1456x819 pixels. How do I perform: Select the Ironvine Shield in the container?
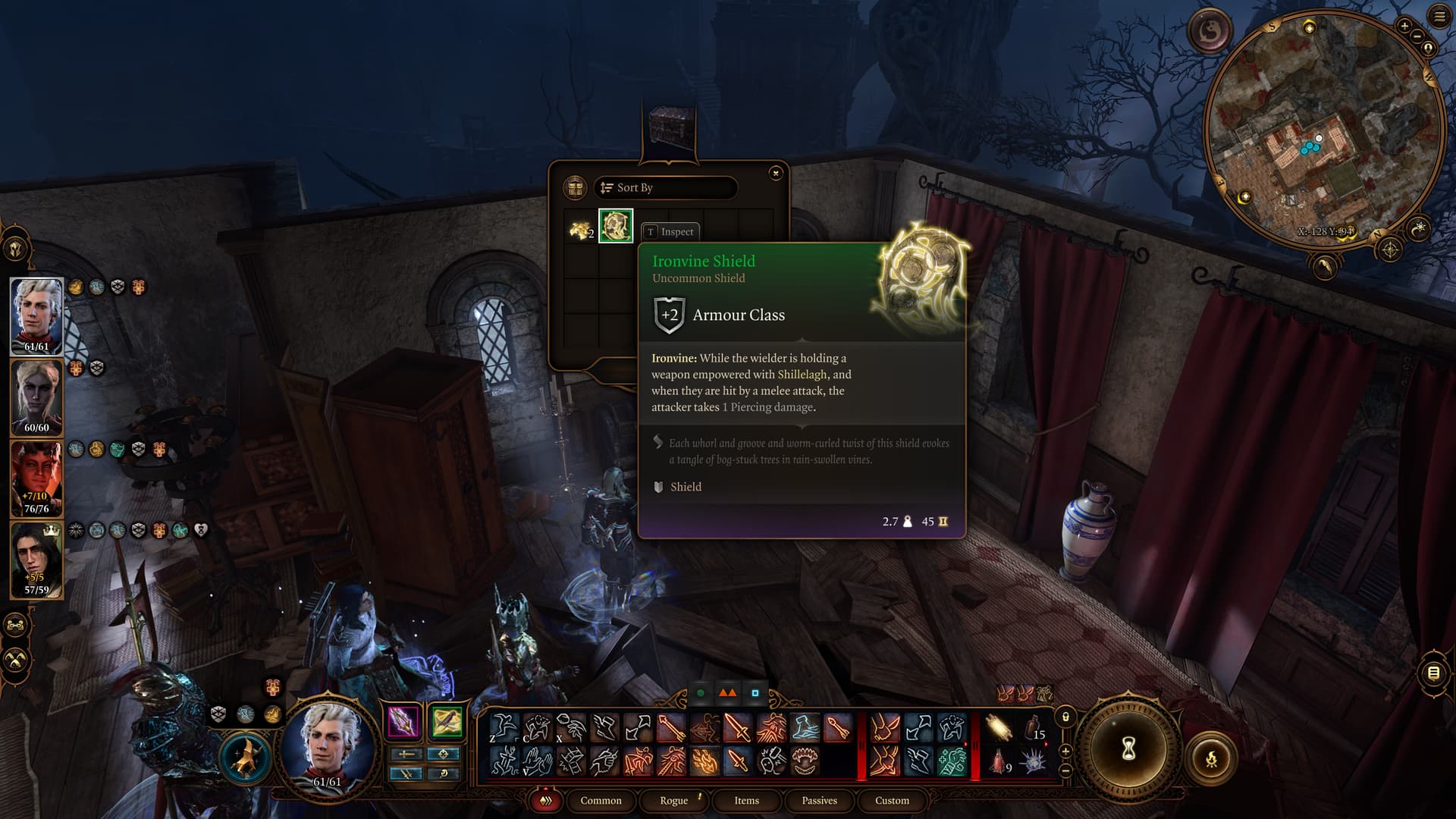[x=616, y=227]
